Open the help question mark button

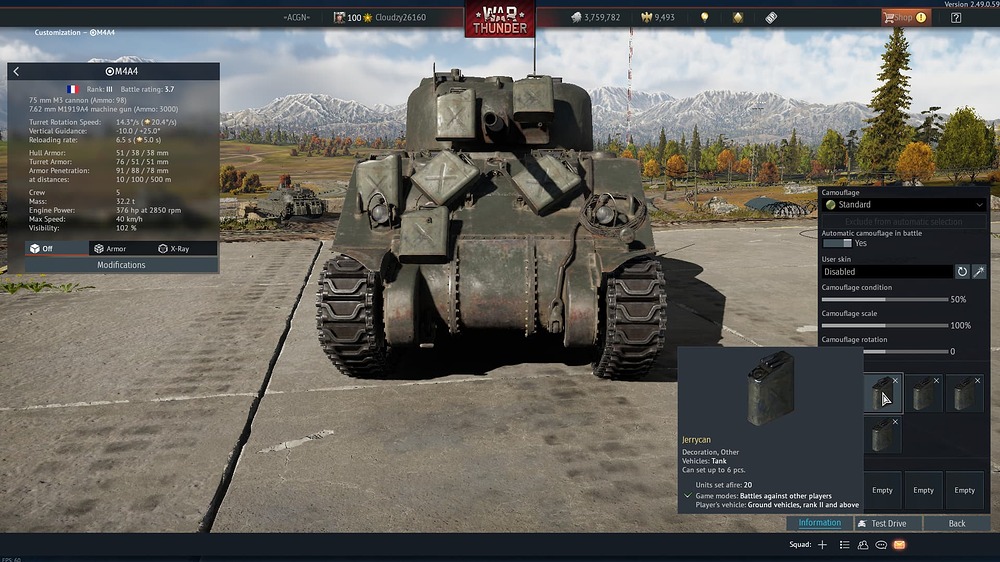tap(956, 17)
